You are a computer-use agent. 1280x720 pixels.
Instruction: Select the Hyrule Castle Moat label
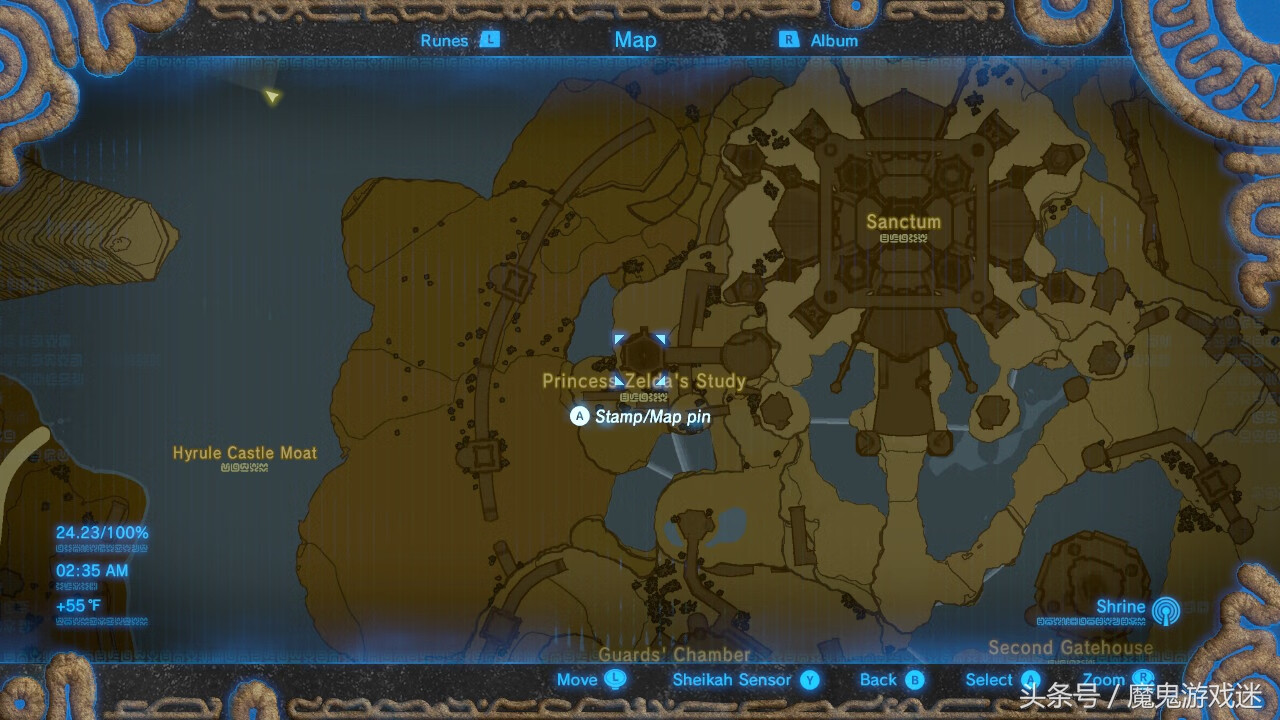245,453
